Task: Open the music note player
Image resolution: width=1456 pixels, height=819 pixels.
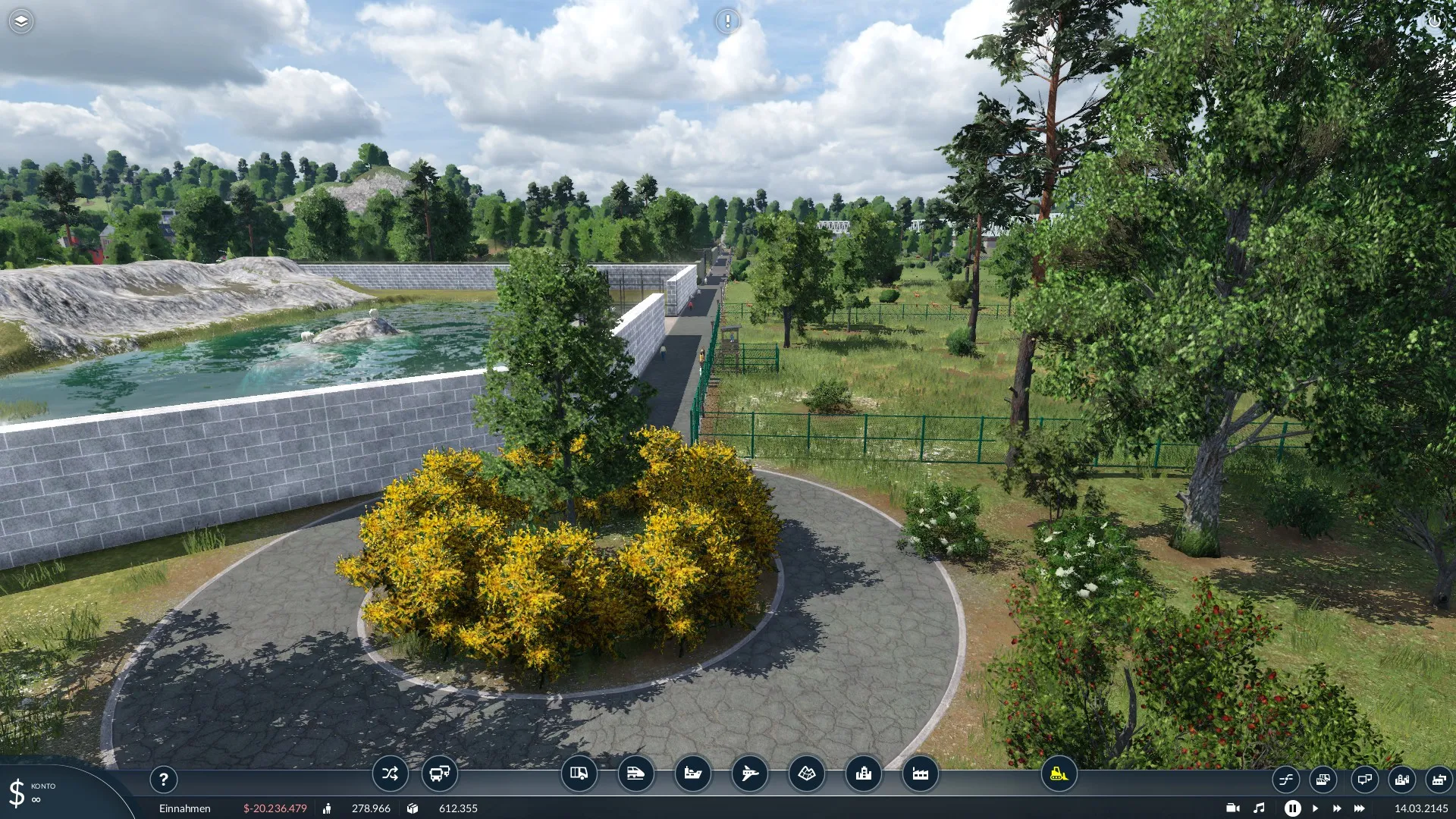Action: (x=1260, y=808)
